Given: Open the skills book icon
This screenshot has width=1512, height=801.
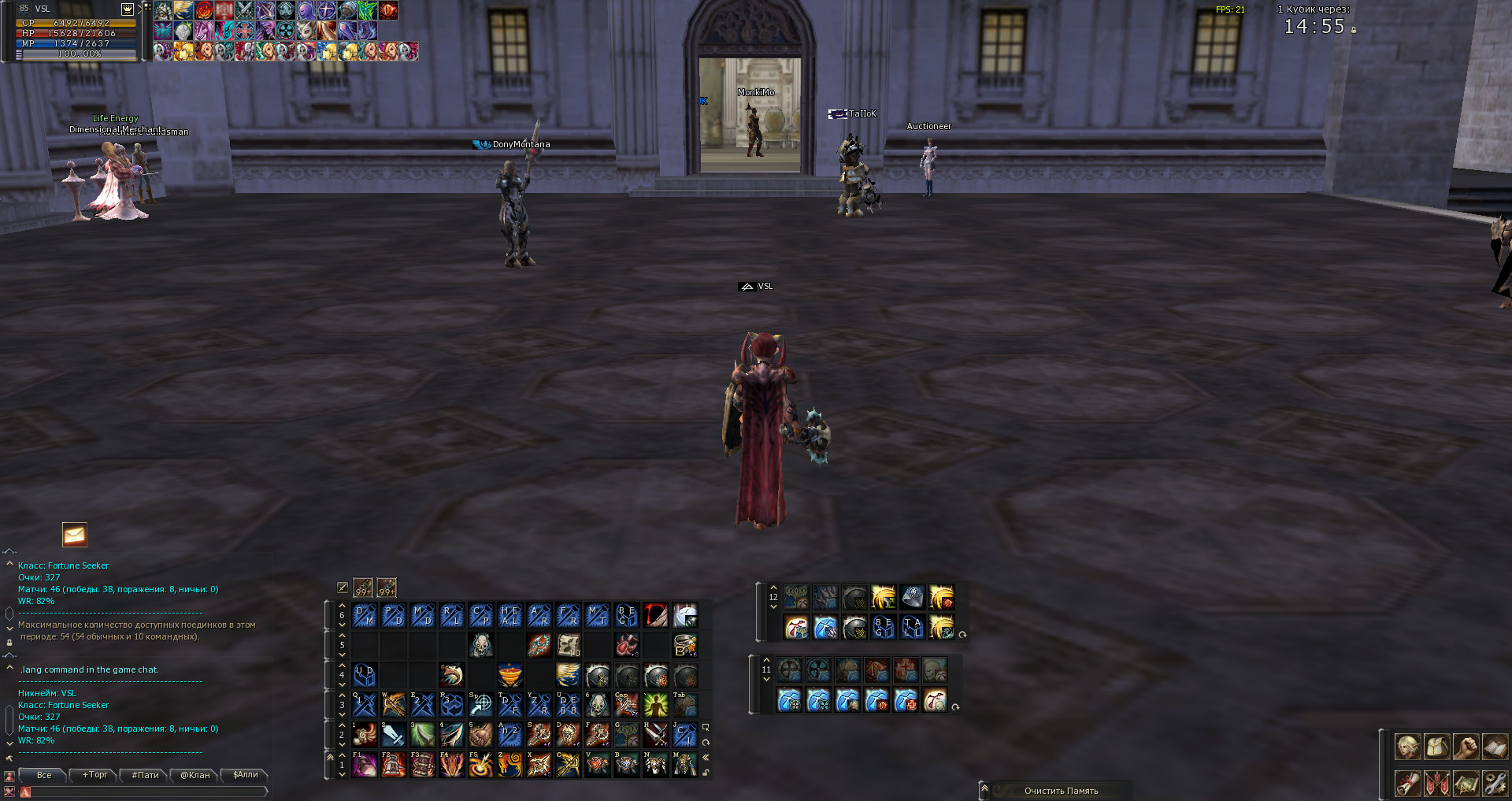Looking at the screenshot, I should point(1495,746).
